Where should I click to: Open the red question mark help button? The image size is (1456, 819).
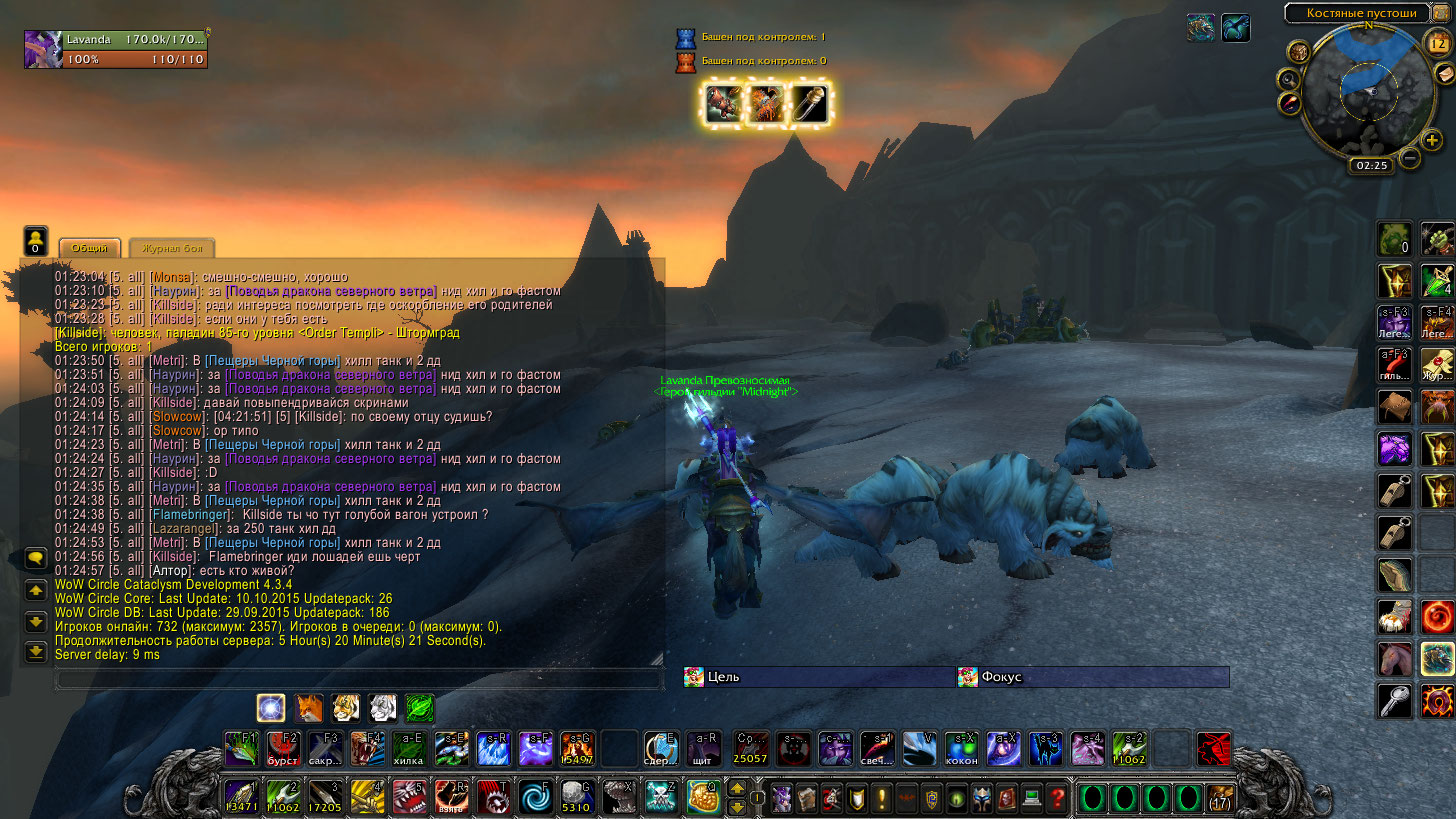(x=1058, y=798)
